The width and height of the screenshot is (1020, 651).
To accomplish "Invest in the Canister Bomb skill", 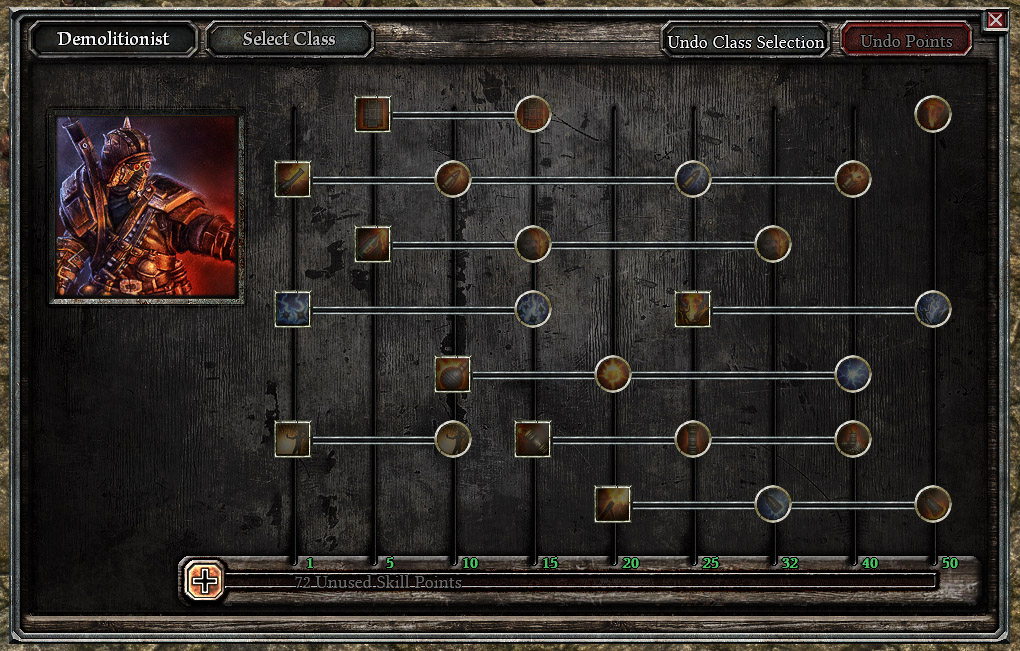I will click(x=533, y=439).
